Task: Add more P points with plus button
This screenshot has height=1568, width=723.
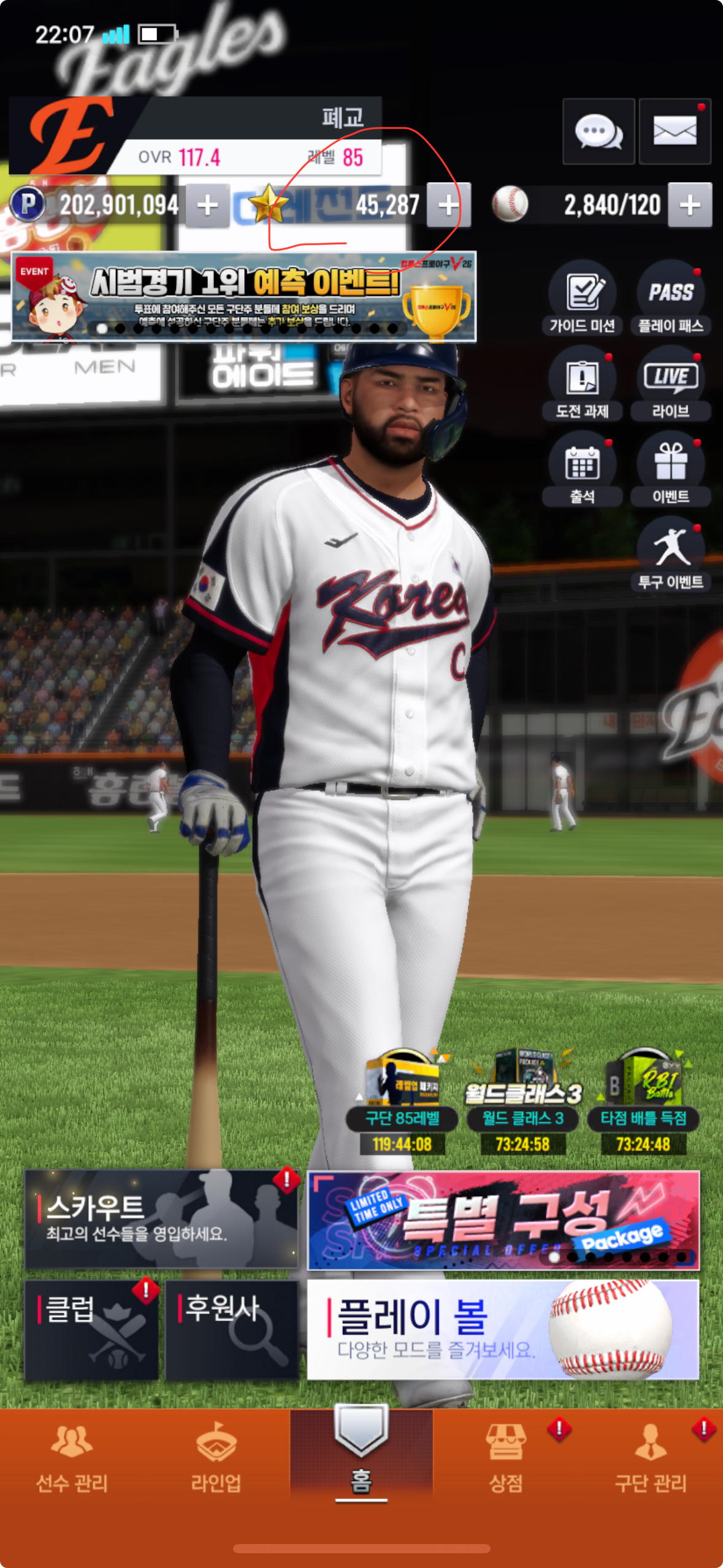Action: (207, 206)
